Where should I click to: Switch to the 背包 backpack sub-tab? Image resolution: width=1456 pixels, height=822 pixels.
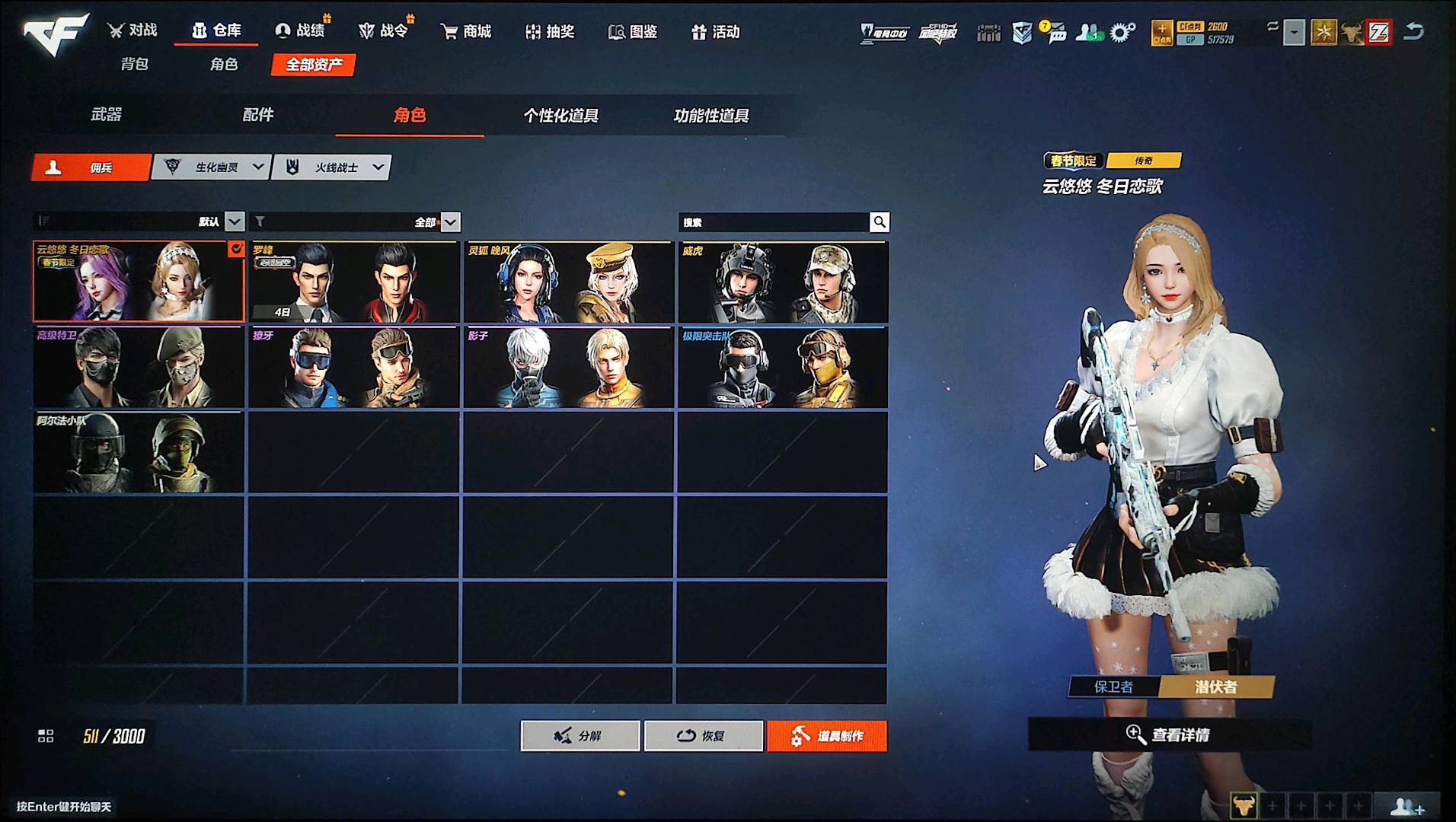click(135, 64)
